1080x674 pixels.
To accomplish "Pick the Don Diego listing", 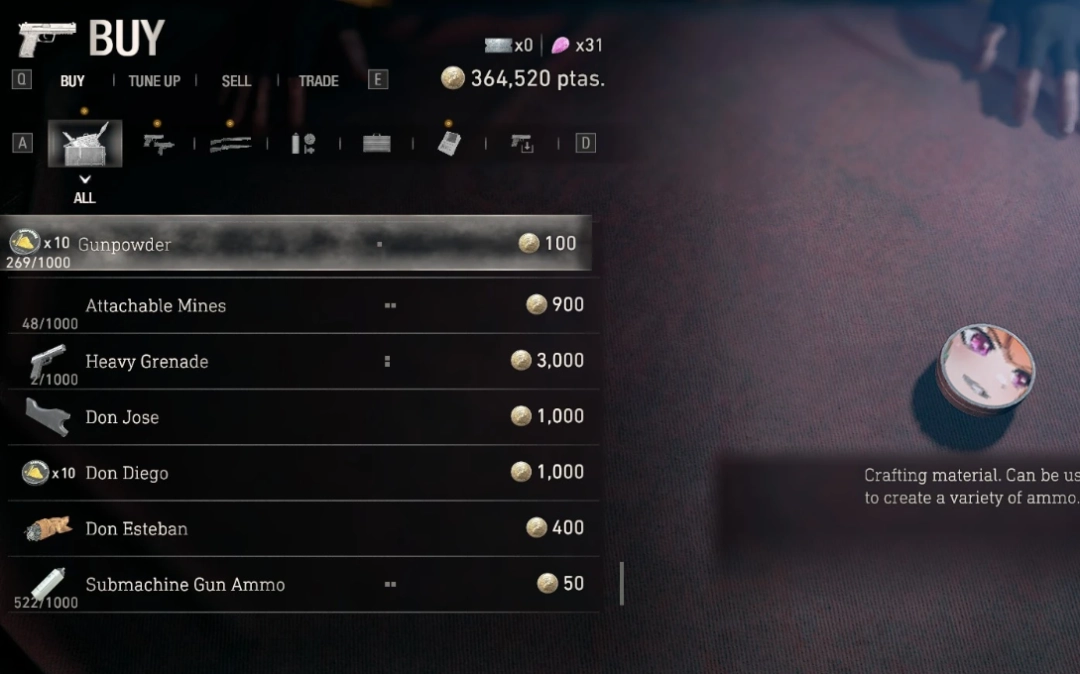I will (300, 472).
